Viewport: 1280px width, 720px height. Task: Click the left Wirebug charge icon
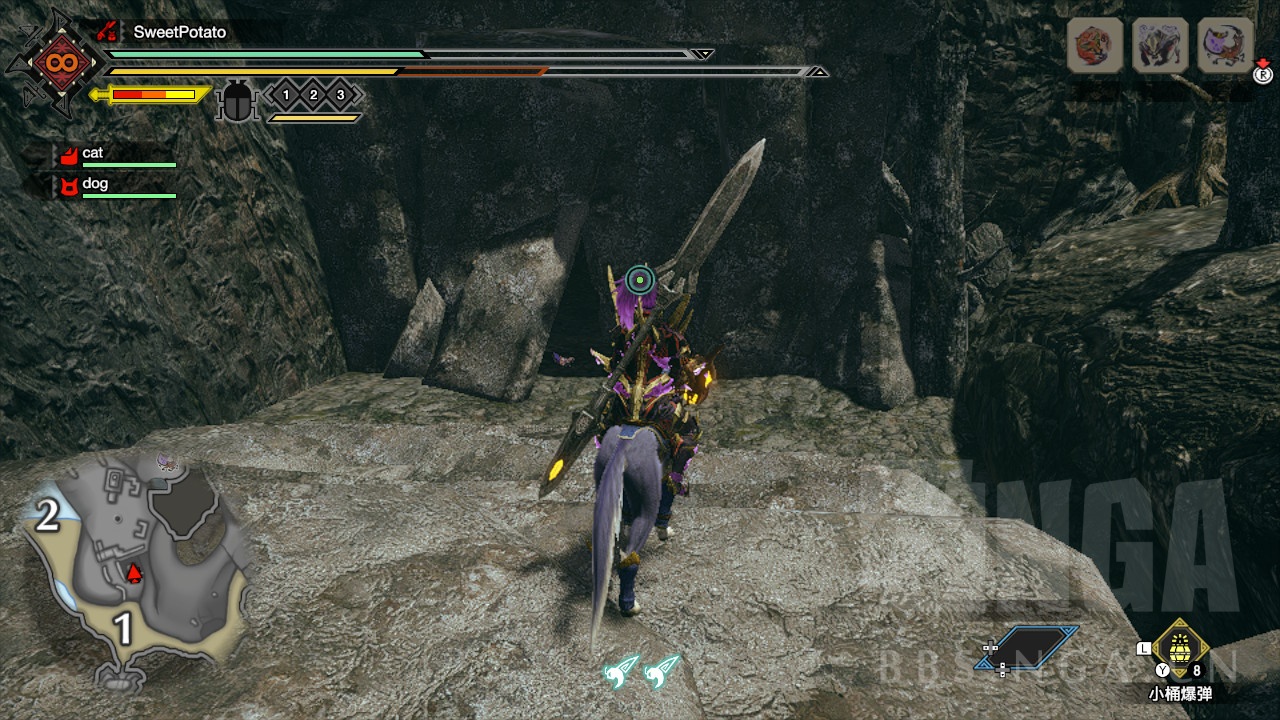click(x=621, y=672)
